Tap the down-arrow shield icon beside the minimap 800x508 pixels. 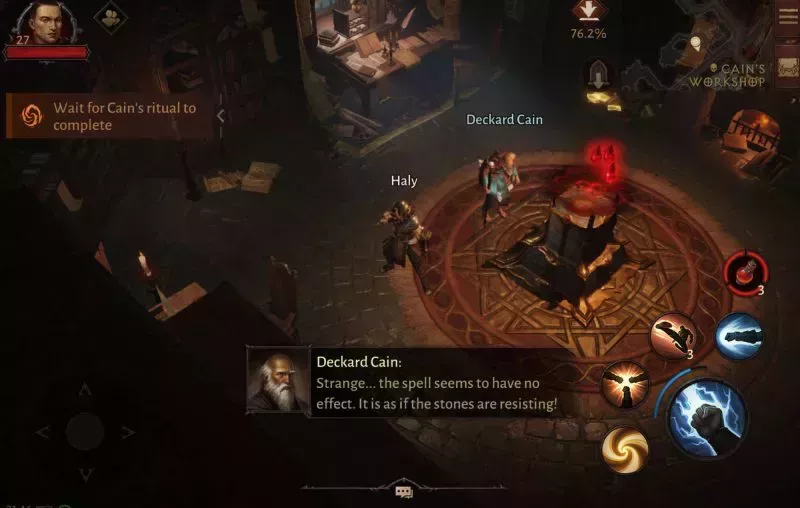coord(598,75)
